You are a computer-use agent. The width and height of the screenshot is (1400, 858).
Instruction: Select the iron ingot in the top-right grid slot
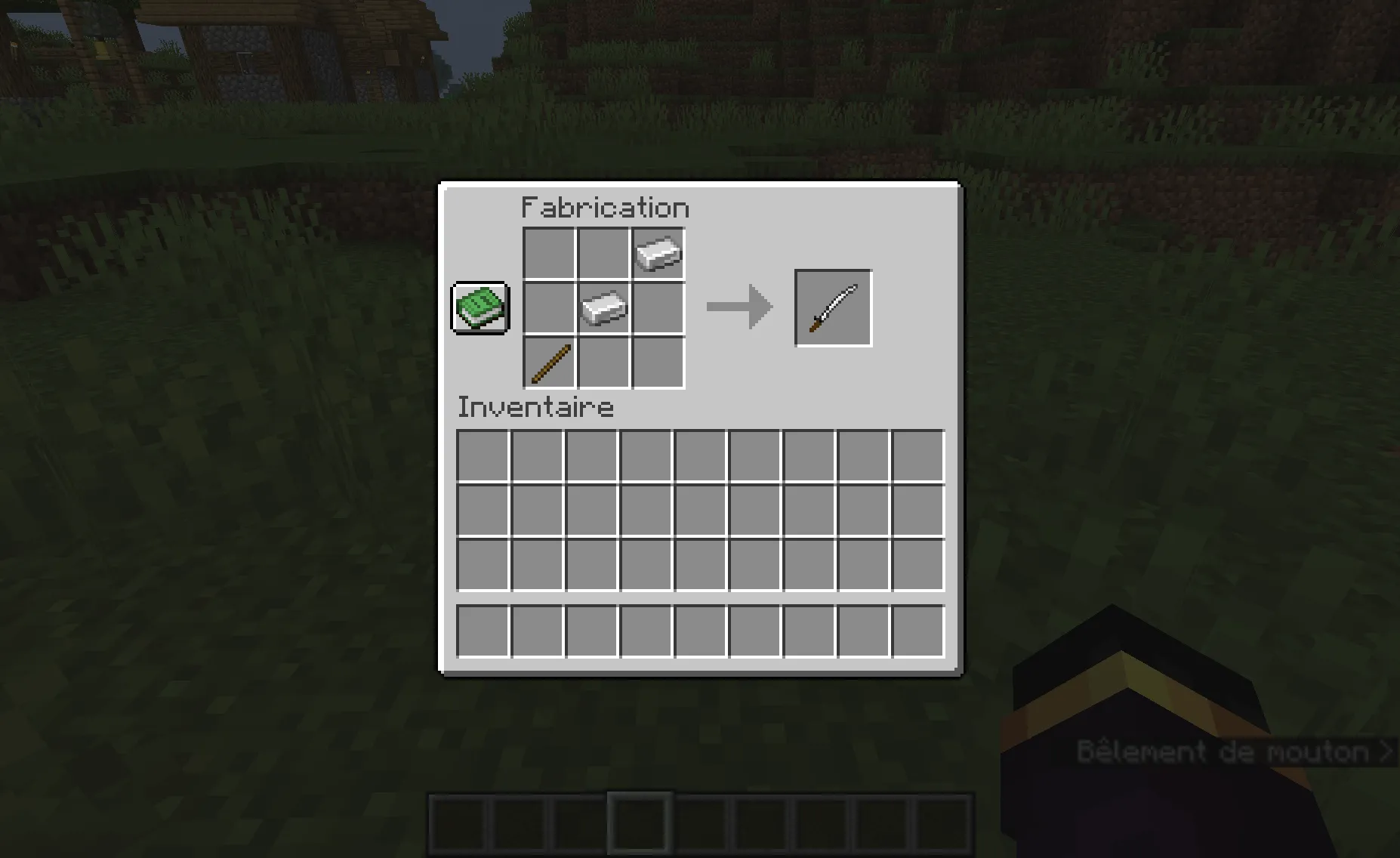point(658,252)
